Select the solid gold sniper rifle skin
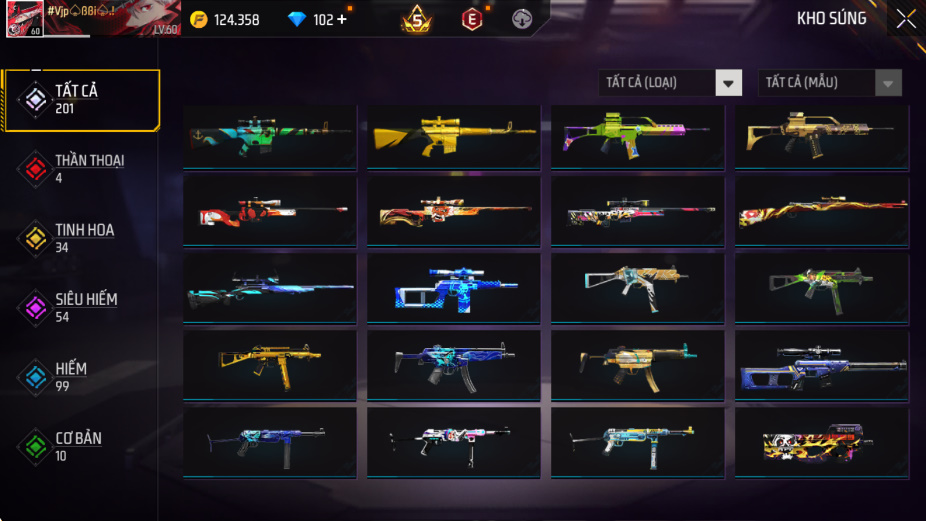The image size is (926, 521). tap(453, 137)
